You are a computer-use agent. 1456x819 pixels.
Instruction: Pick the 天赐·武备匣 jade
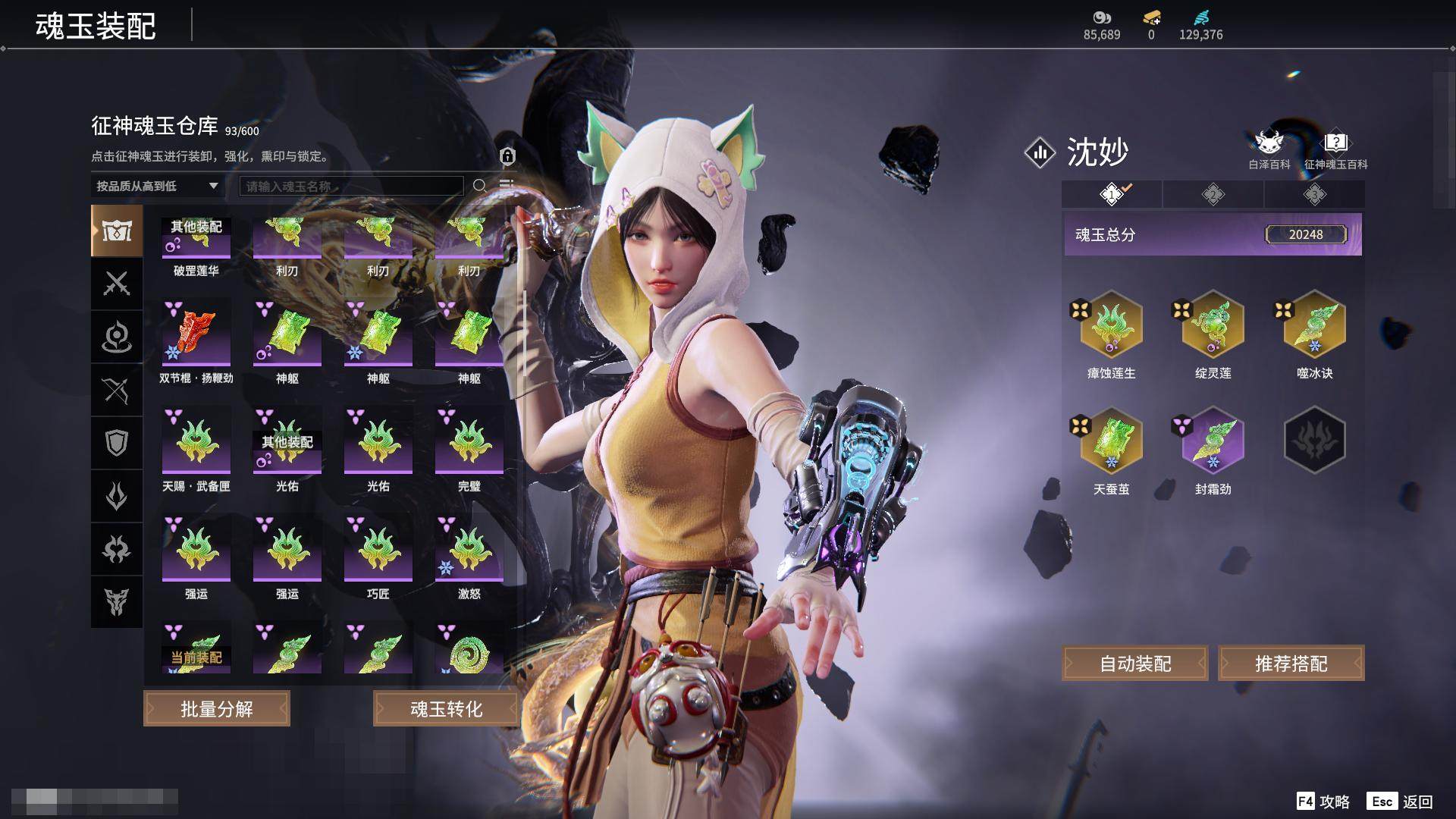click(196, 441)
